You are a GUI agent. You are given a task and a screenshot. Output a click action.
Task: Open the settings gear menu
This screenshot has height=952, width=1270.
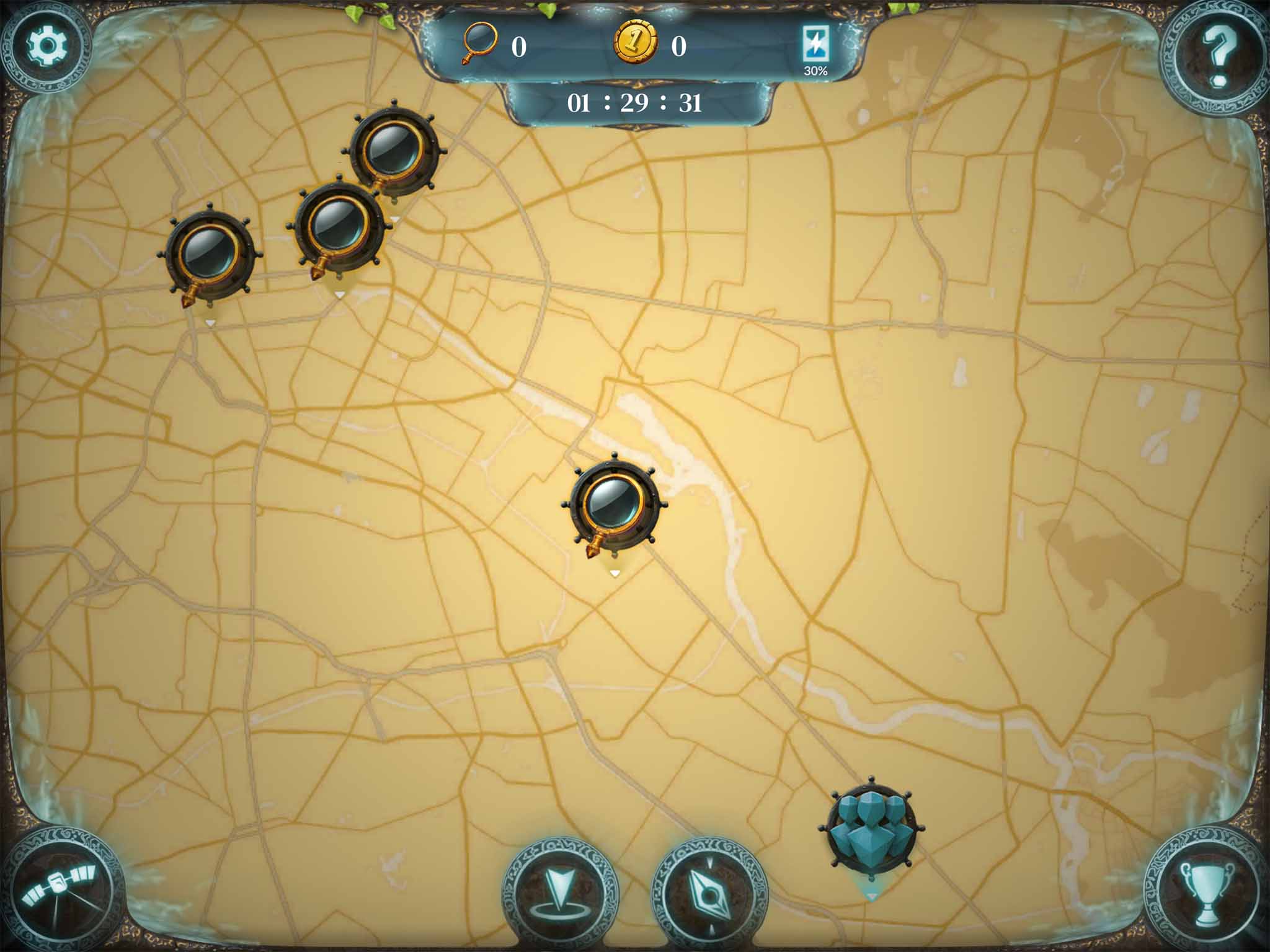coord(47,46)
